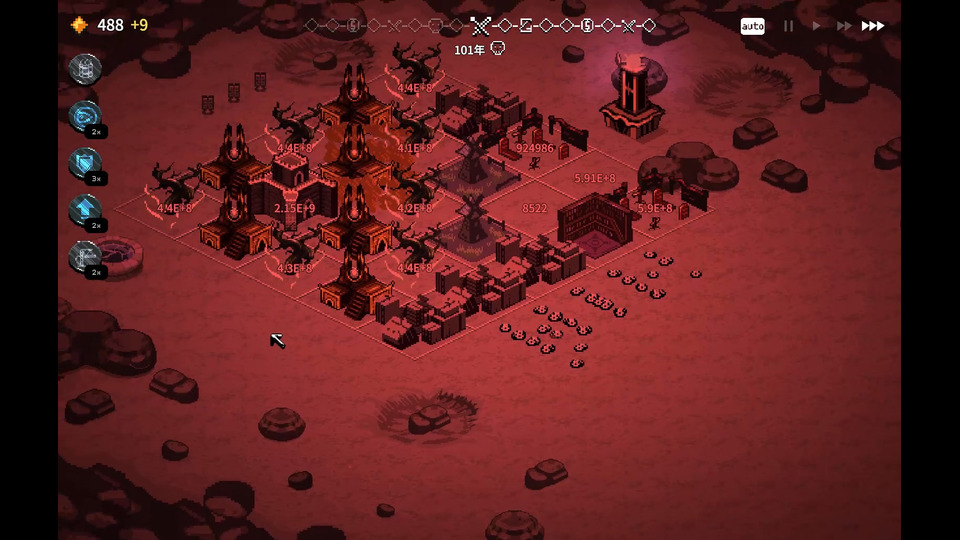The height and width of the screenshot is (540, 960).
Task: Activate the blue shield ability
Action: (85, 163)
